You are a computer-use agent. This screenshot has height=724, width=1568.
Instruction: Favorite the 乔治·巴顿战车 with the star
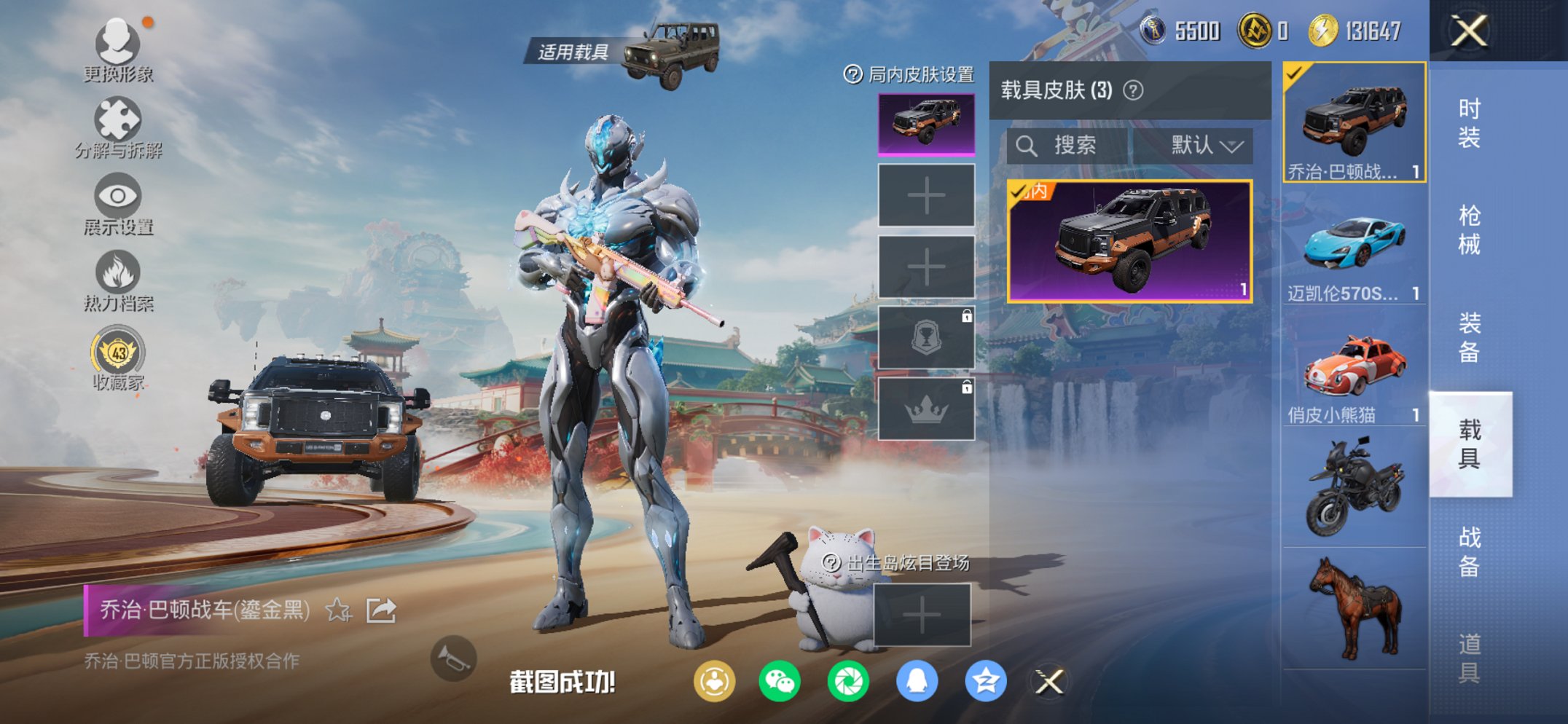[x=337, y=612]
